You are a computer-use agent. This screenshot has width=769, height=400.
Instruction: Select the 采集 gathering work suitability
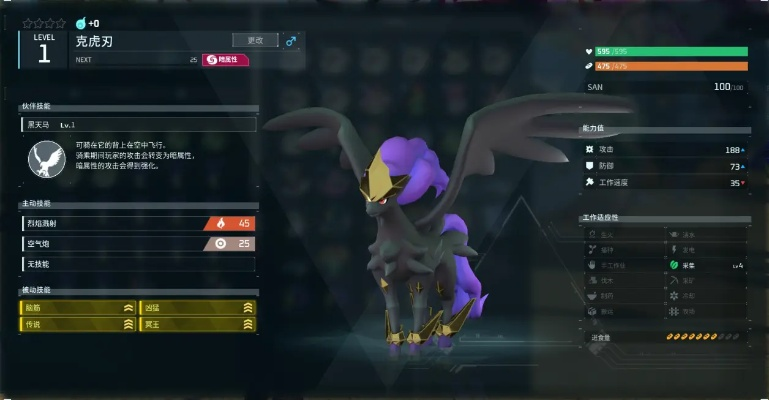(x=707, y=266)
